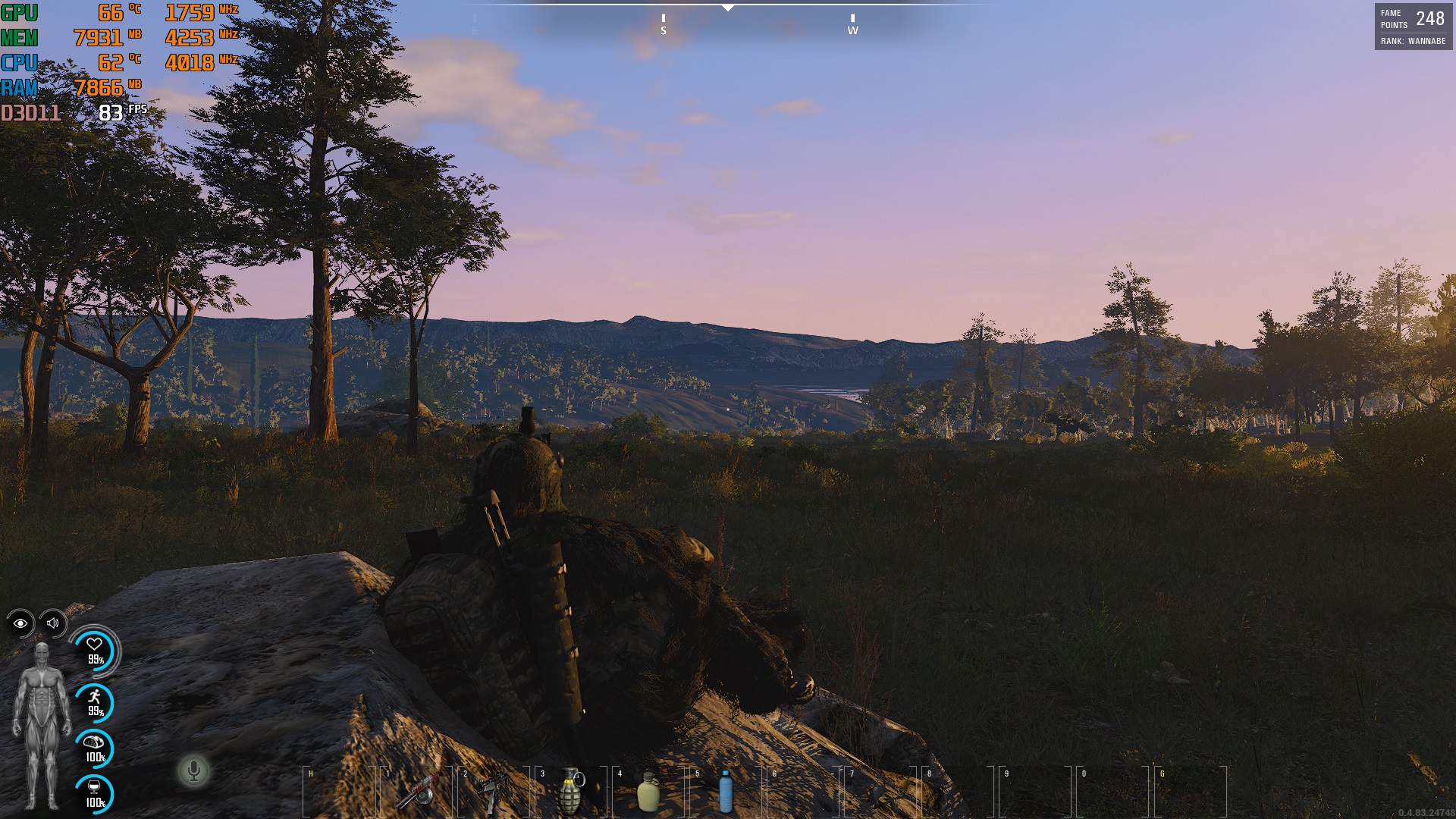Open the body muscle figure status
The height and width of the screenshot is (819, 1456).
tap(42, 726)
